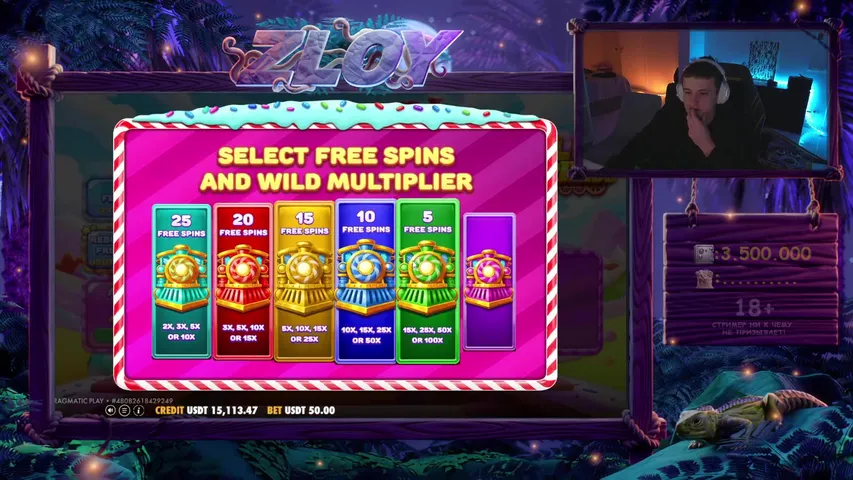853x480 pixels.
Task: Toggle the sound speaker icon
Action: click(x=111, y=410)
